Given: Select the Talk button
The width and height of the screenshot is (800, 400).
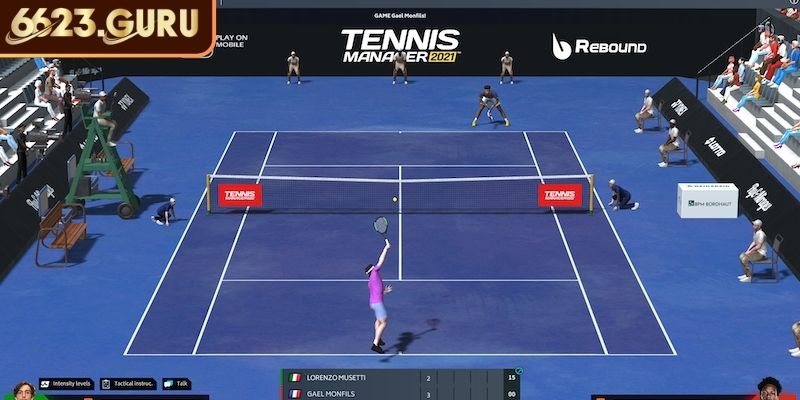Looking at the screenshot, I should click(176, 383).
